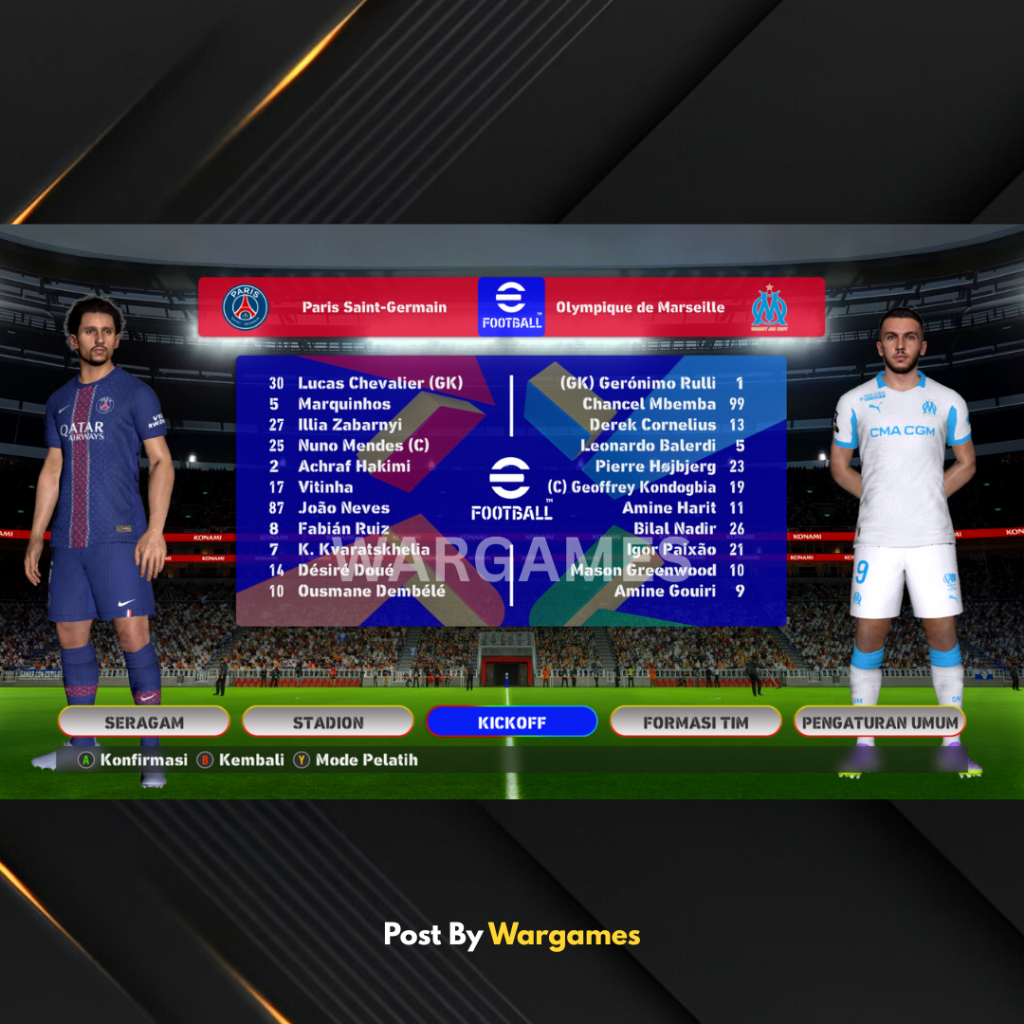This screenshot has width=1024, height=1024.
Task: Open the Seragam kit selection
Action: tap(144, 721)
